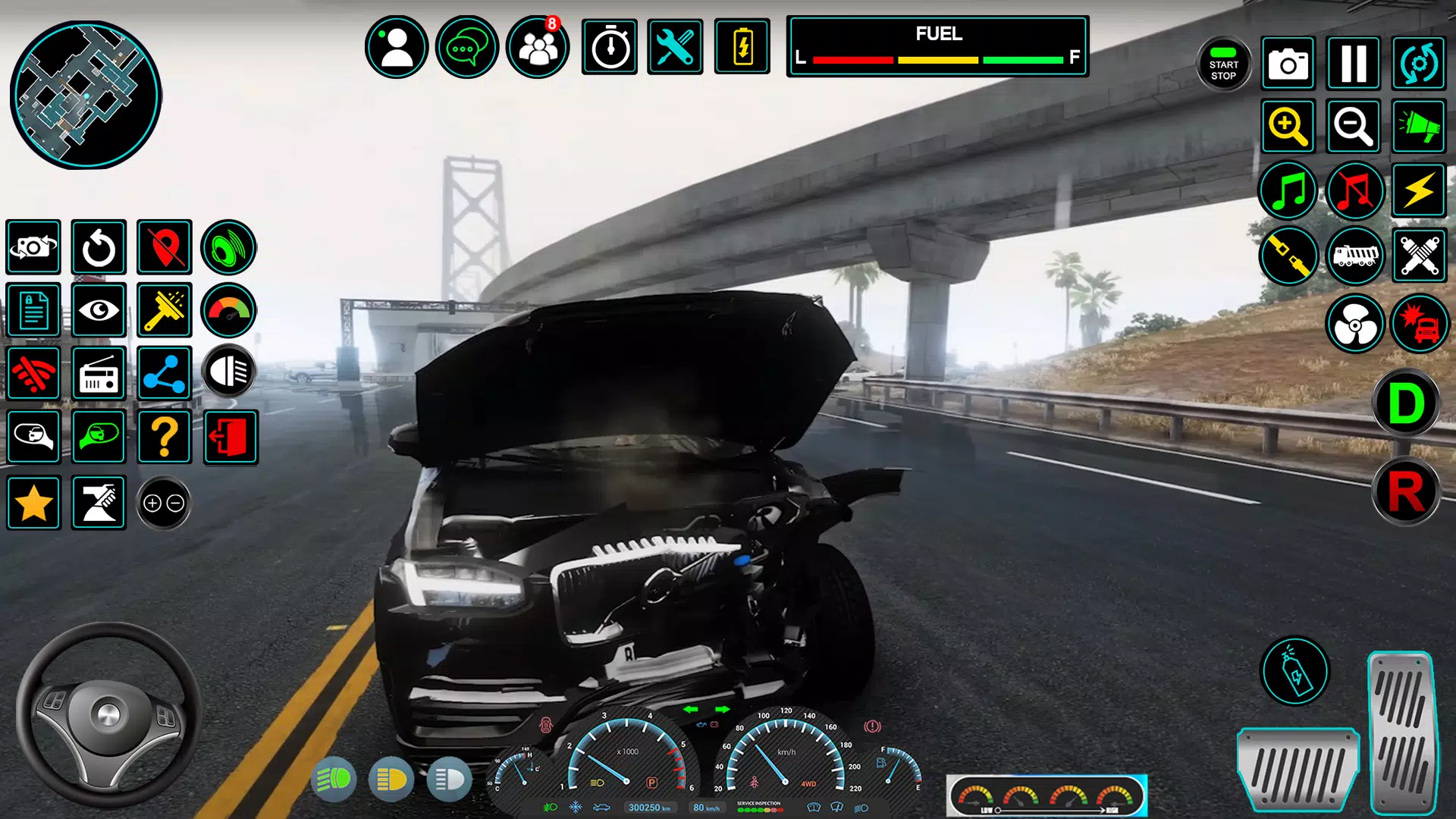Shift into Reverse with the red R
1456x819 pixels.
pyautogui.click(x=1406, y=492)
